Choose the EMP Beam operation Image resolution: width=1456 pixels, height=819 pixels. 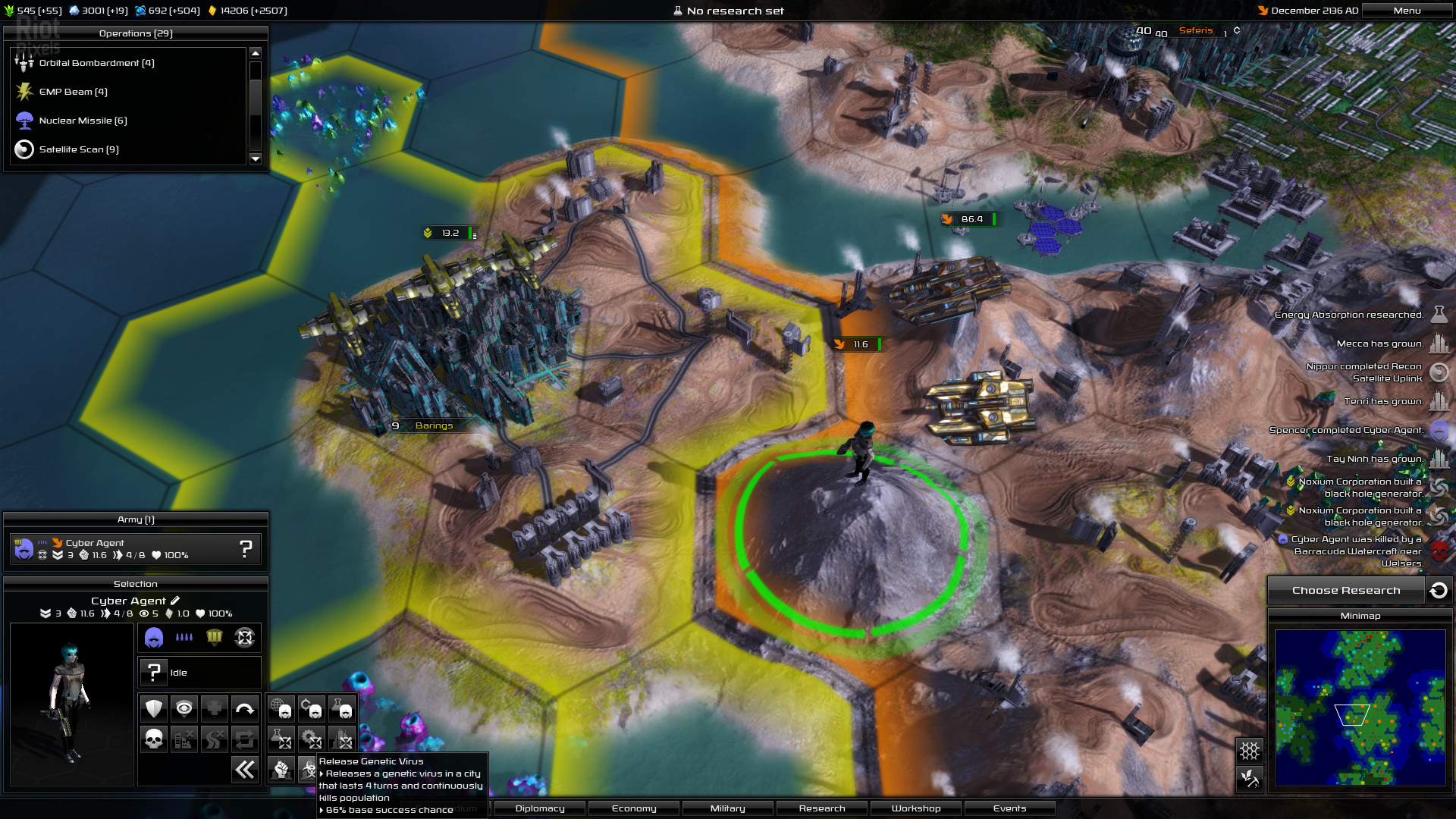73,92
